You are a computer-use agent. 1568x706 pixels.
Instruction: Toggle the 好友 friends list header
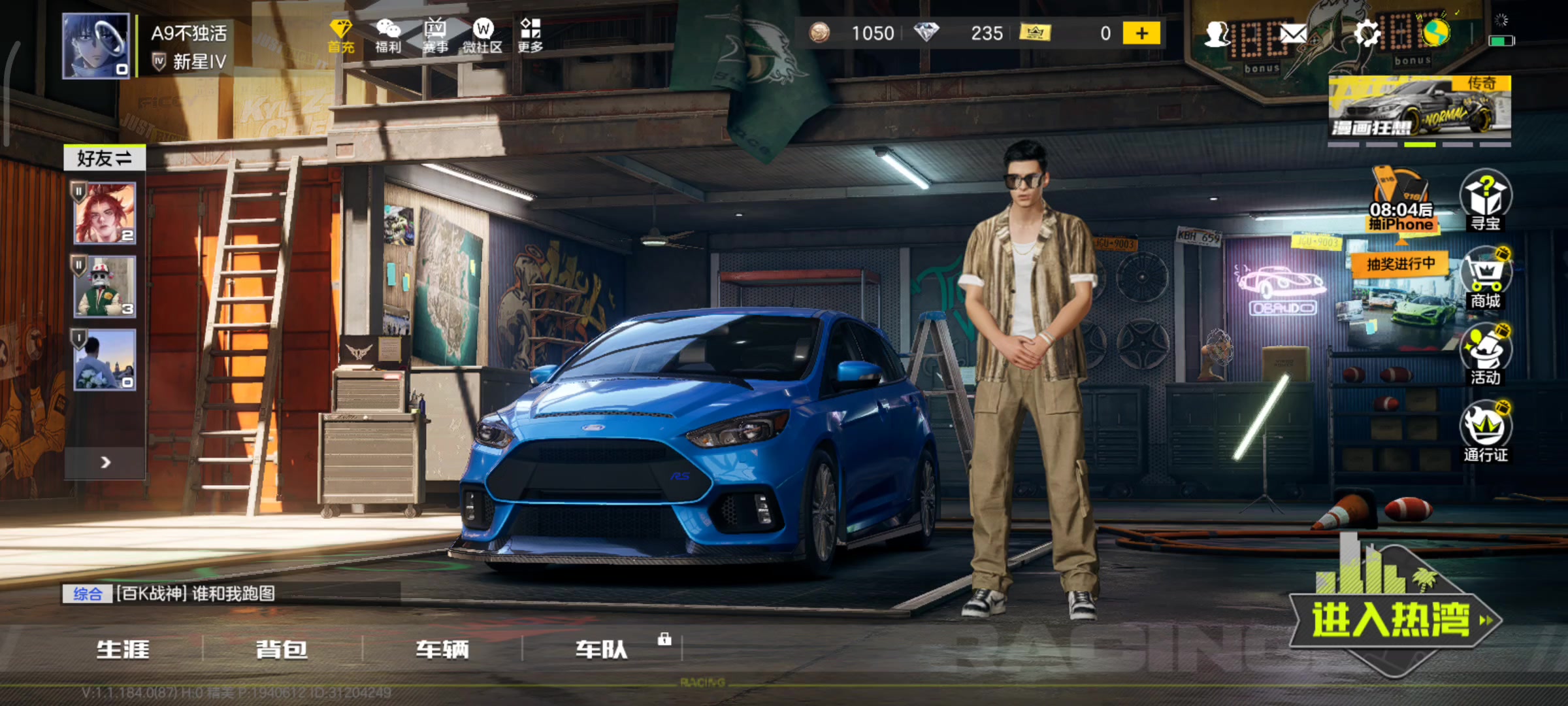click(x=105, y=158)
